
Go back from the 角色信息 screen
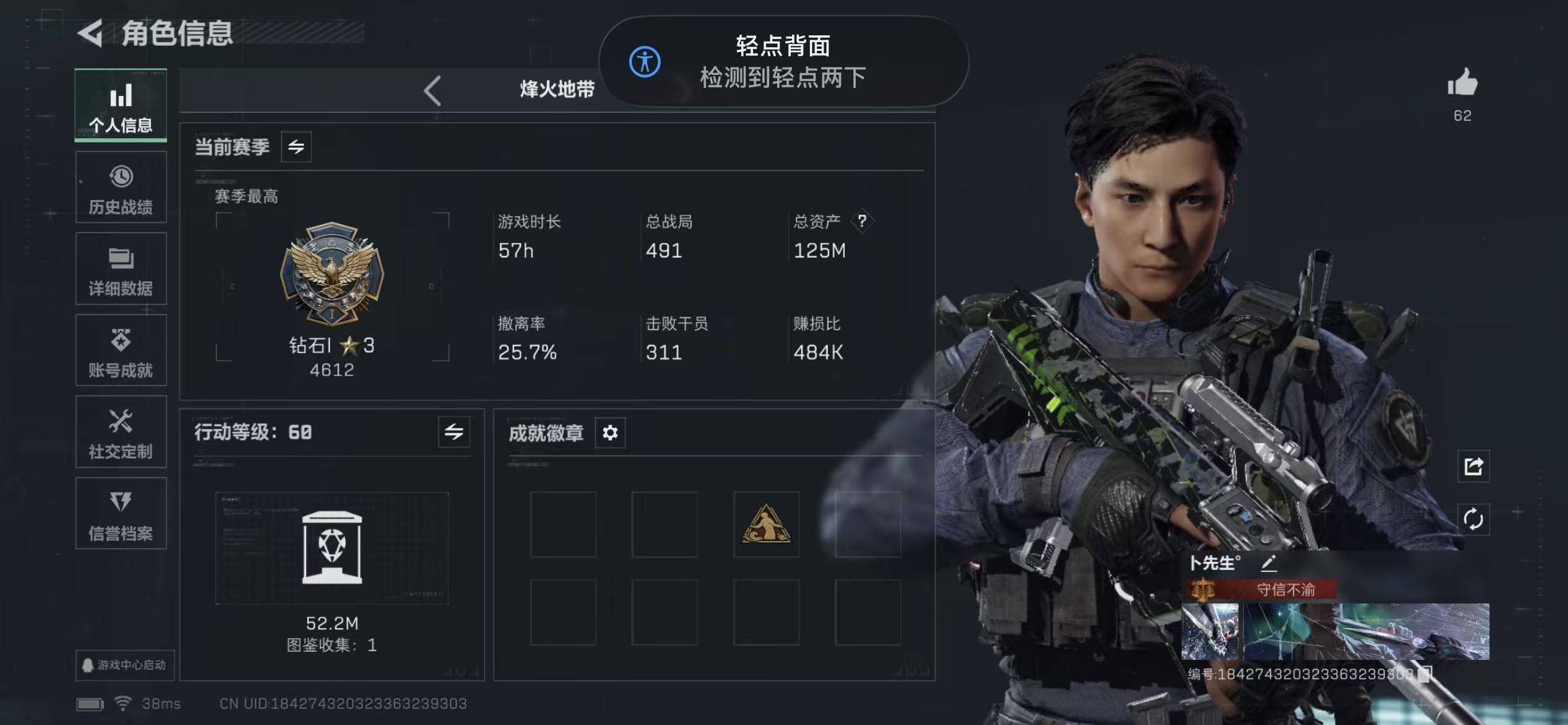click(91, 33)
